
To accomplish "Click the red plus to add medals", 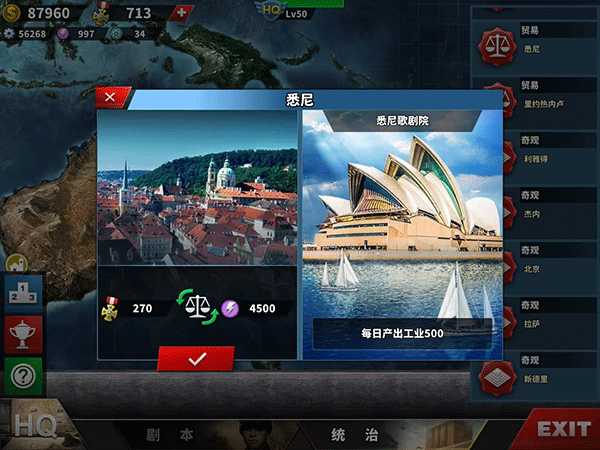I will (x=180, y=12).
